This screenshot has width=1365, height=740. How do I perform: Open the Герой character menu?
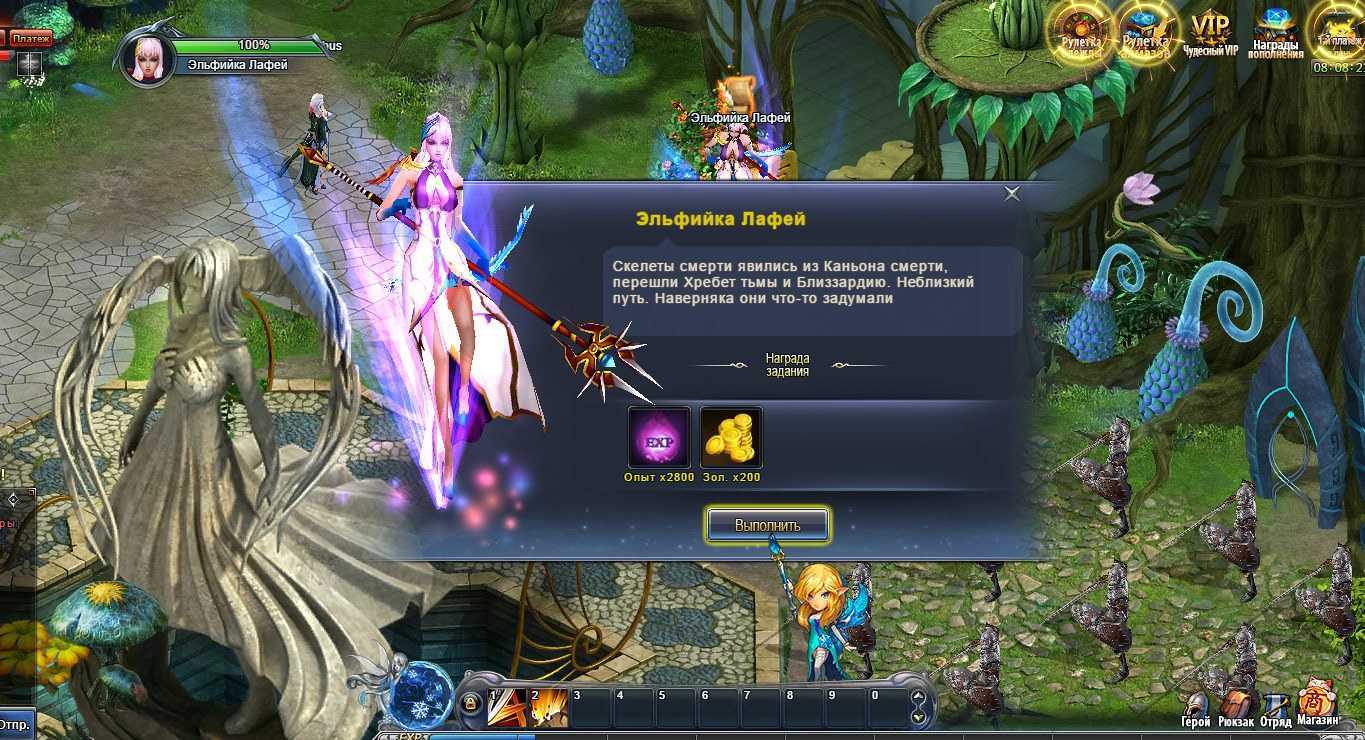pyautogui.click(x=1196, y=708)
